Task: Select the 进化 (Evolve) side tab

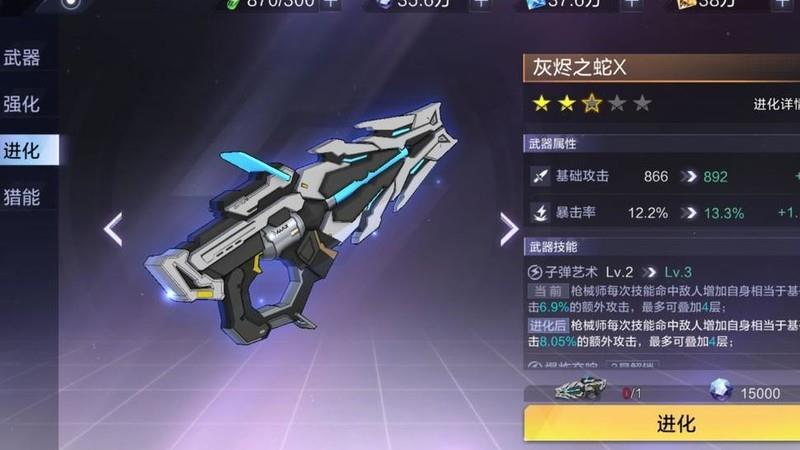Action: (24, 150)
